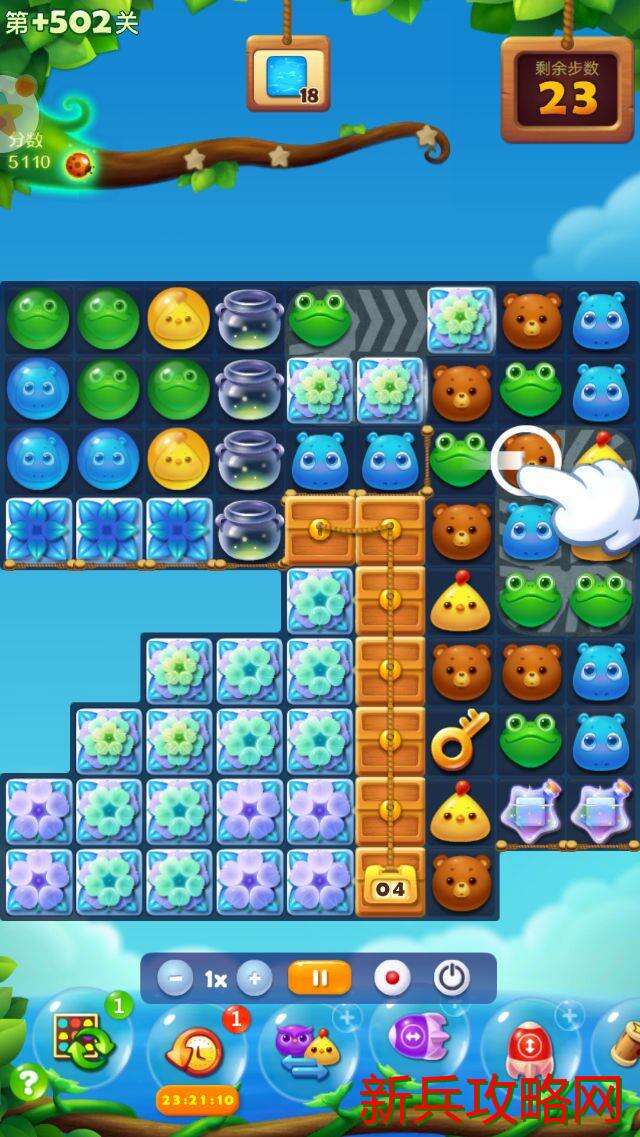This screenshot has width=640, height=1137.
Task: Open help with the green question mark
Action: 28,1082
